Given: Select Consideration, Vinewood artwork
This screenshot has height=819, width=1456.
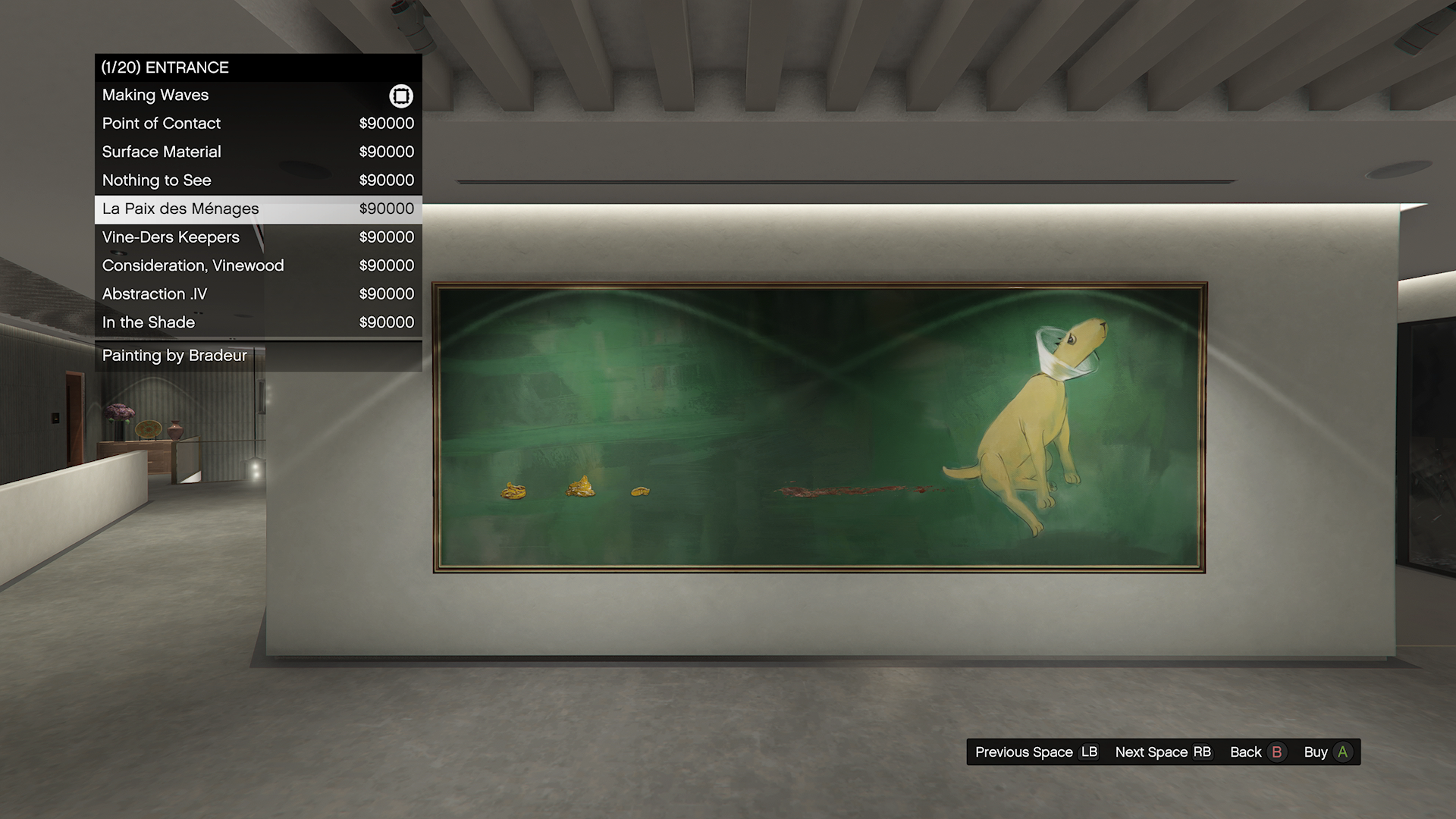Looking at the screenshot, I should pos(258,265).
